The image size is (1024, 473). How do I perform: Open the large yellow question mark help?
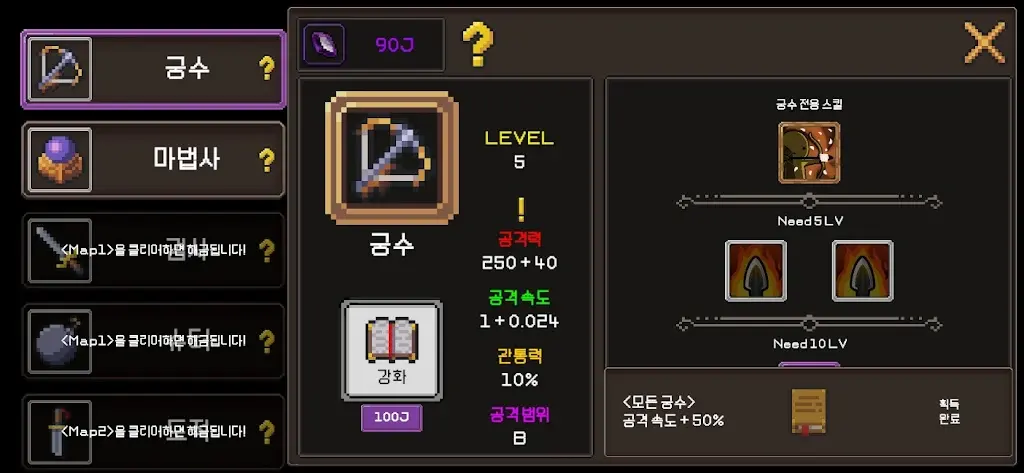point(477,44)
